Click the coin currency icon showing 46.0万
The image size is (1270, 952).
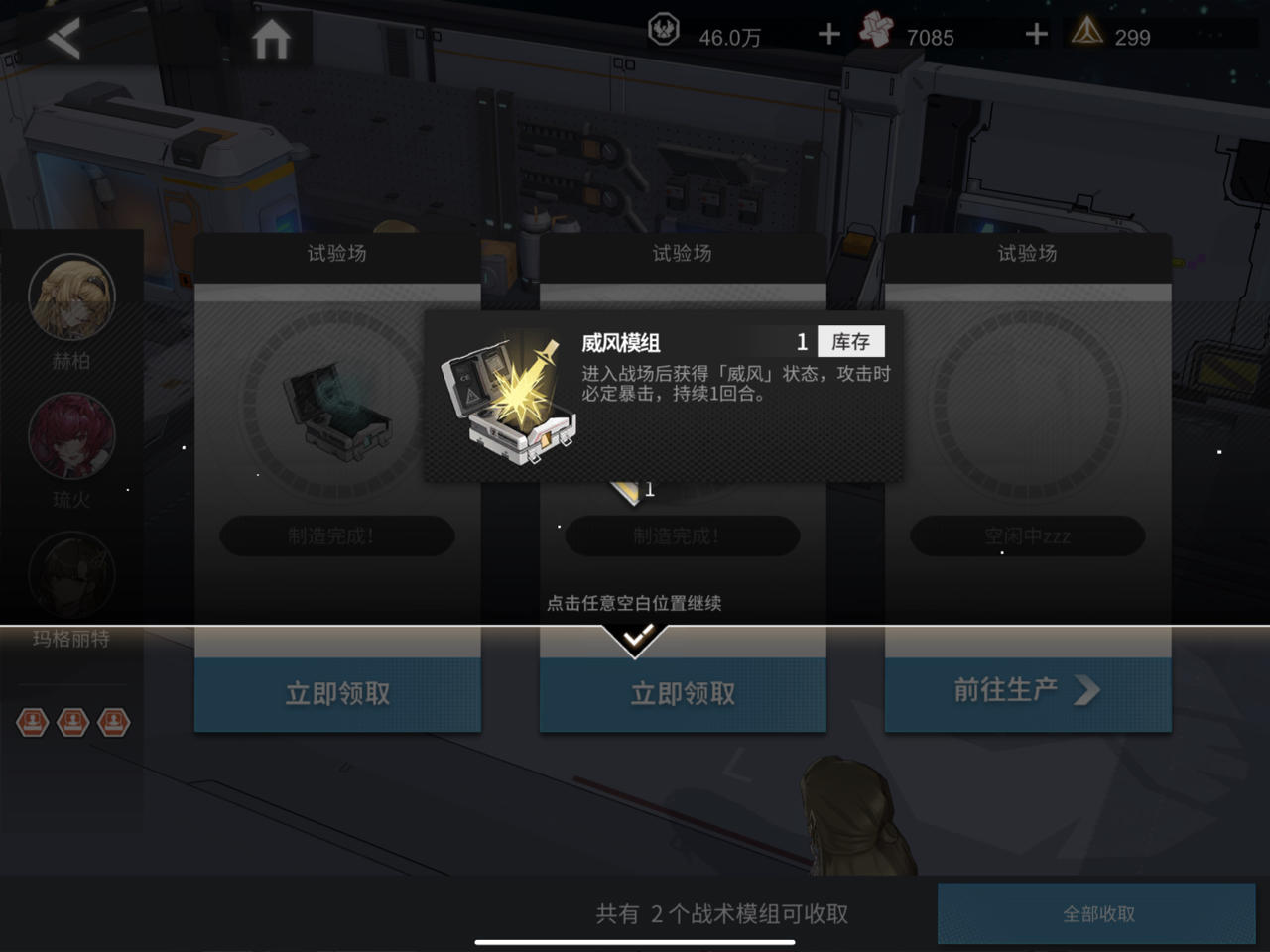663,30
